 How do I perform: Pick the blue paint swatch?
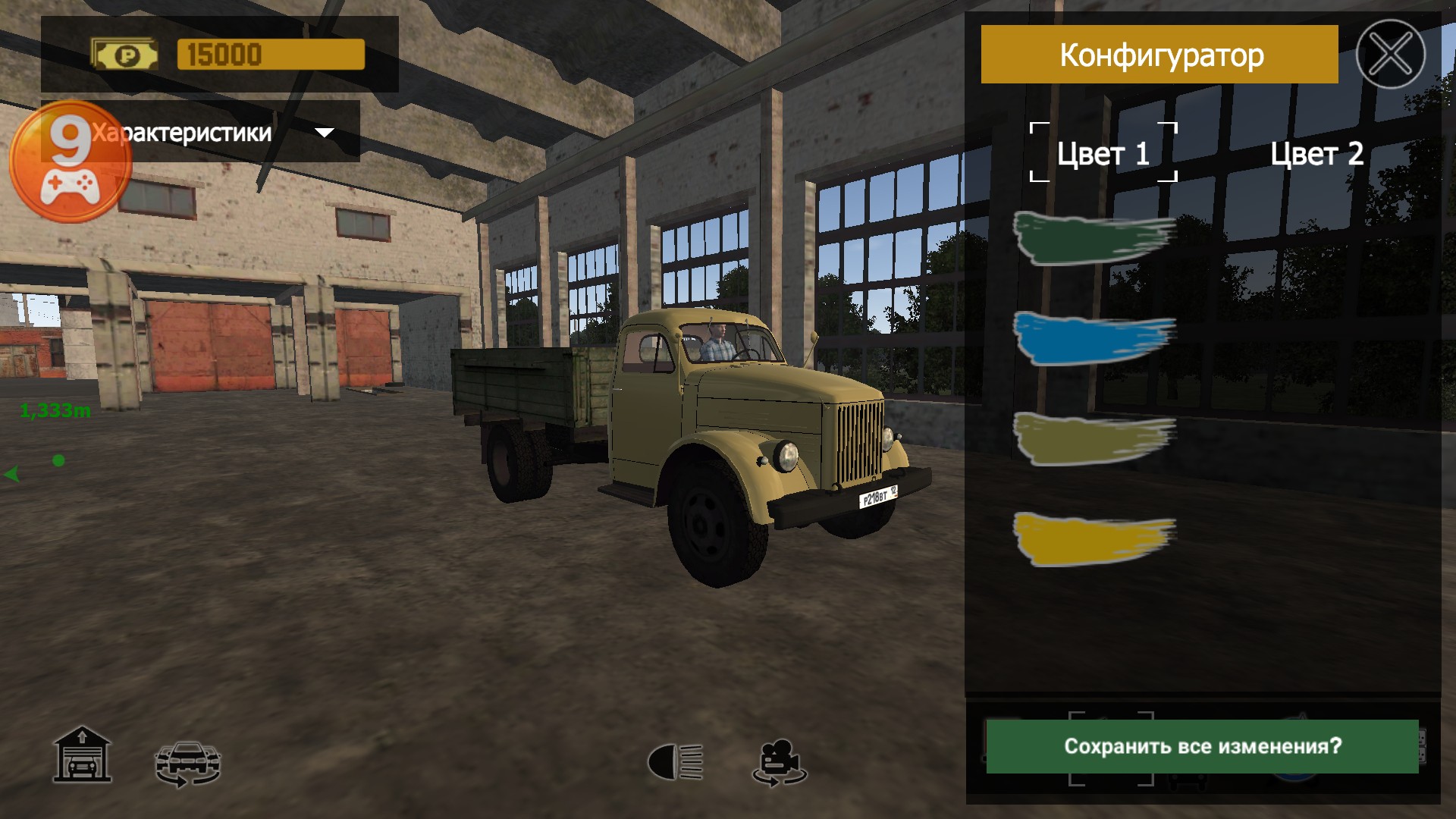point(1092,337)
